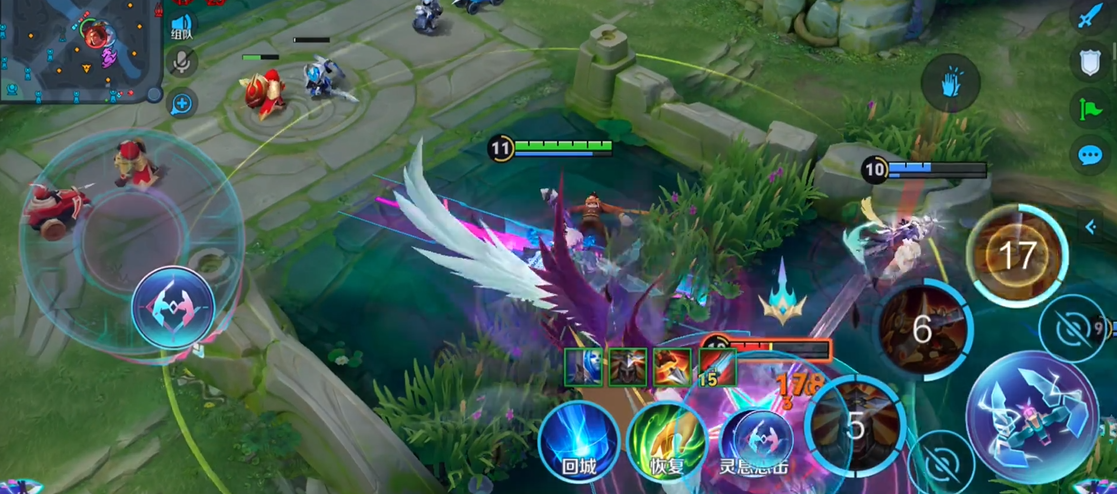Toggle the muted microphone button

pos(182,63)
